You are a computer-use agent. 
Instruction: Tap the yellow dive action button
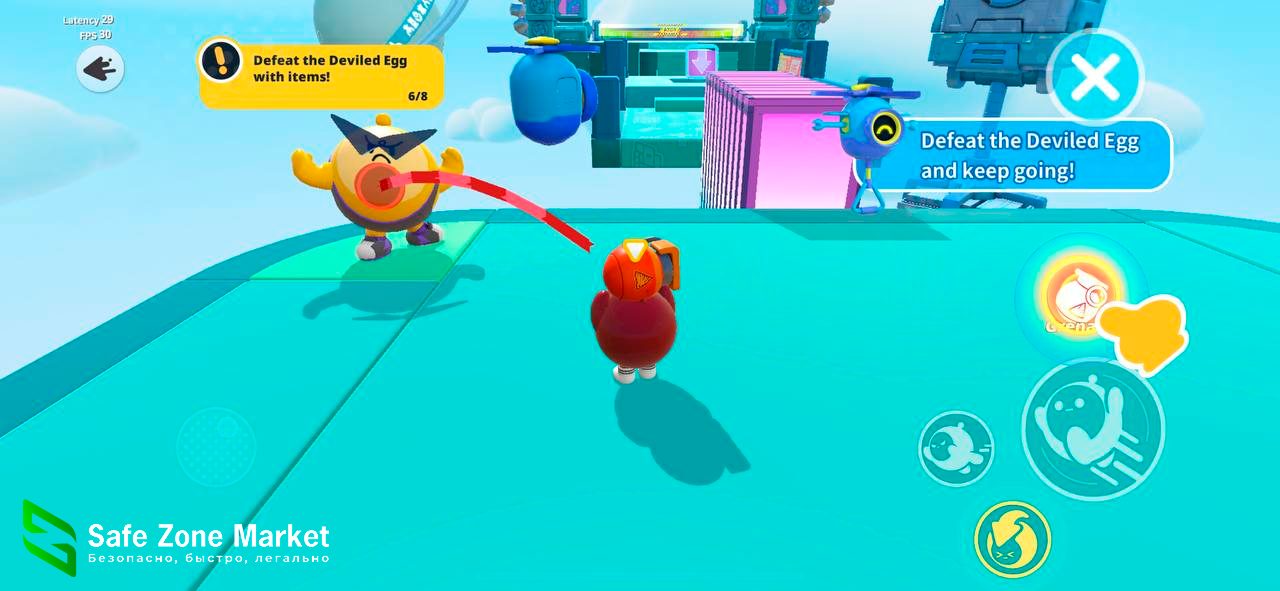1012,539
